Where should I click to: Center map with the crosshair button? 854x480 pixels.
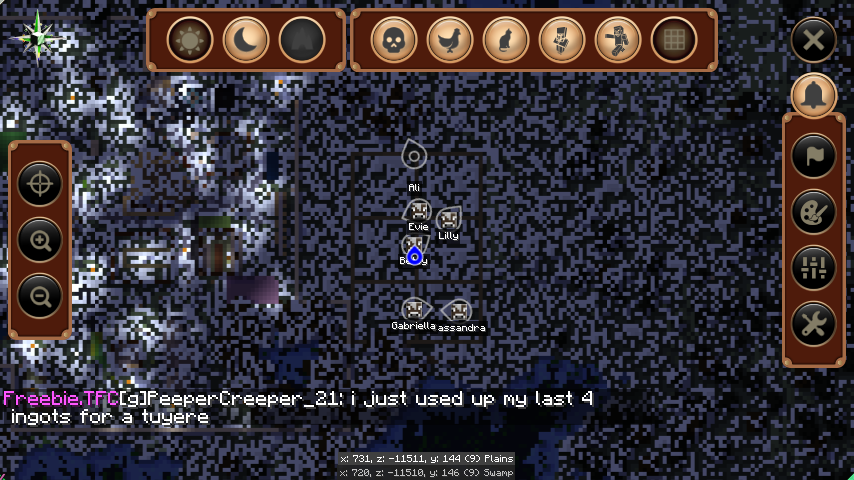point(40,184)
